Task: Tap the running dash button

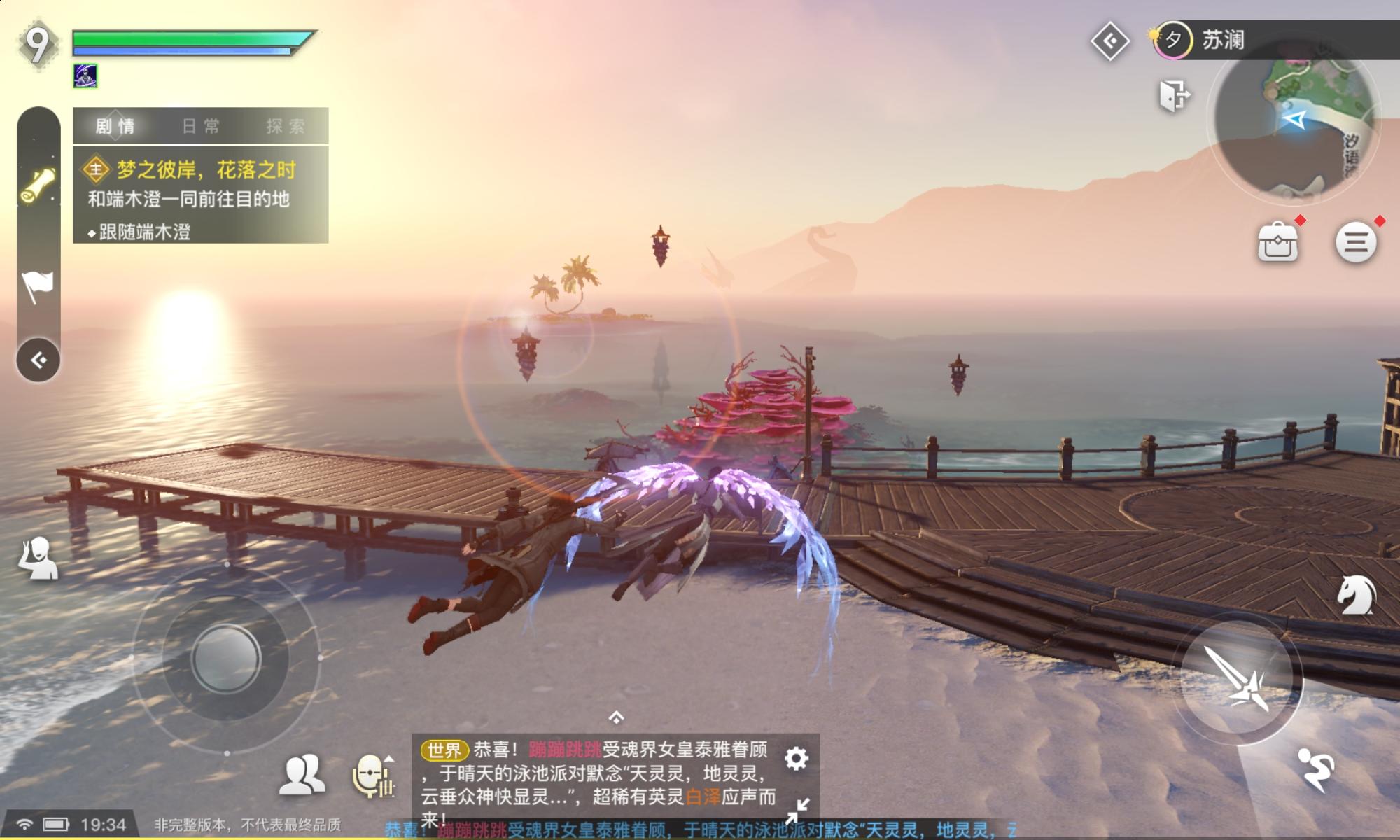Action: (1316, 769)
